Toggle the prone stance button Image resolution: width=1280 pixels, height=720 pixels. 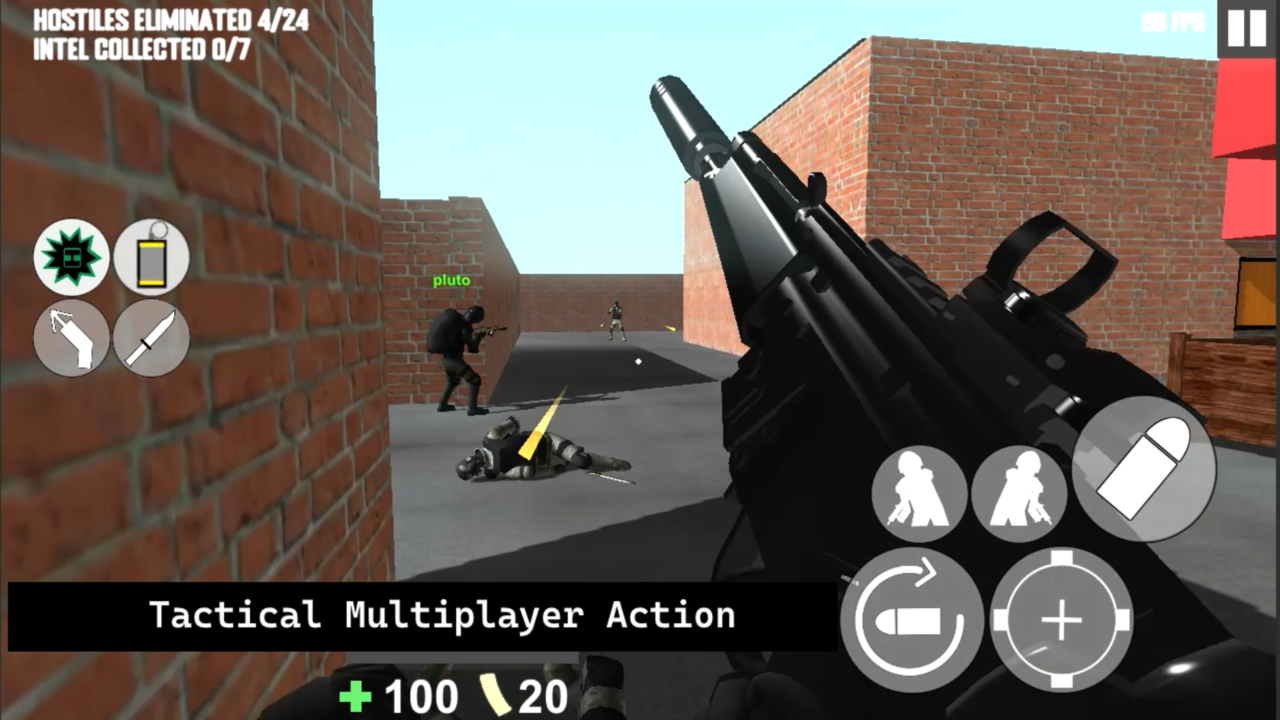(x=1019, y=493)
